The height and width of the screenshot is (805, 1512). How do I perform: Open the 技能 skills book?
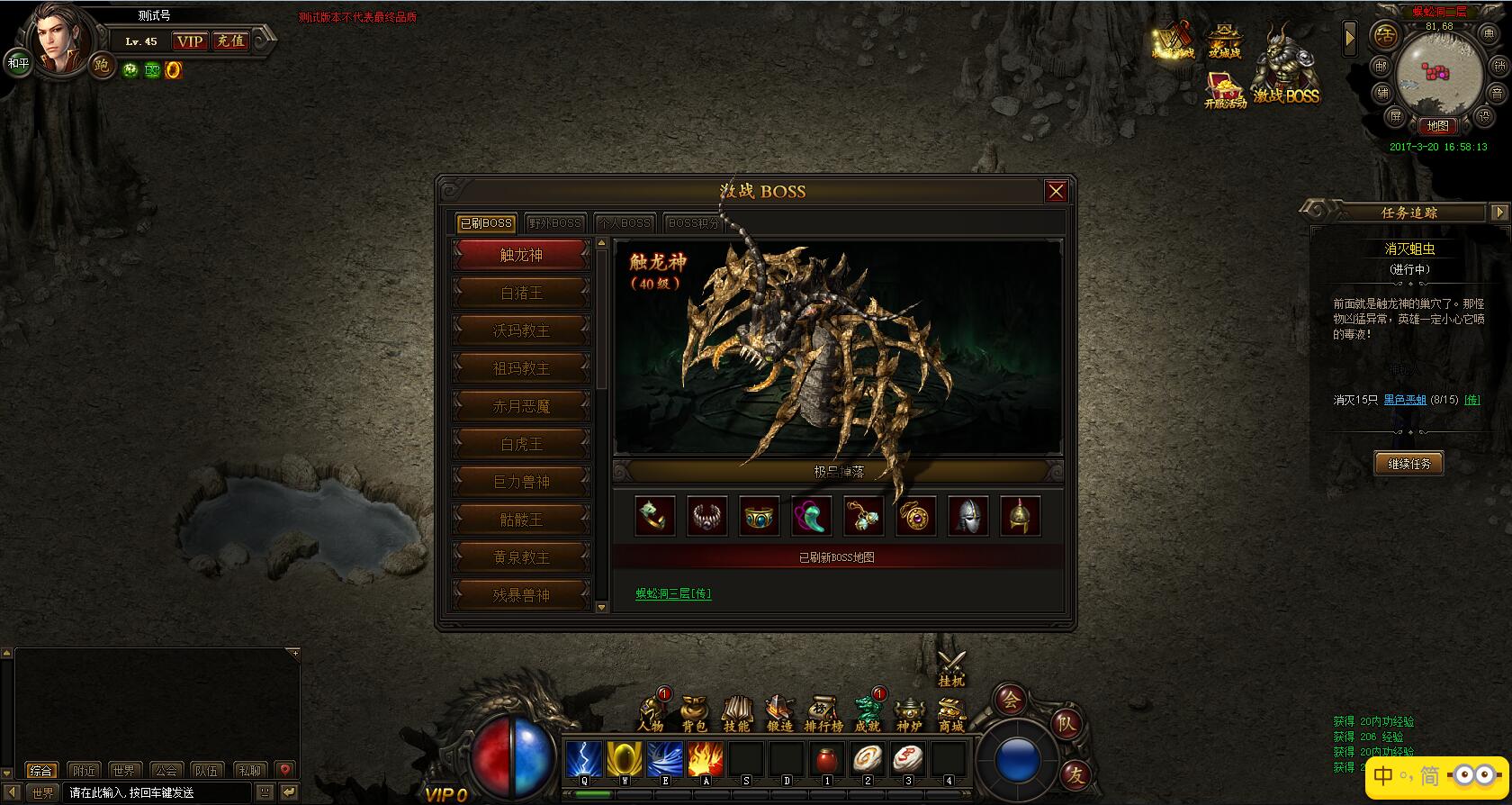736,713
